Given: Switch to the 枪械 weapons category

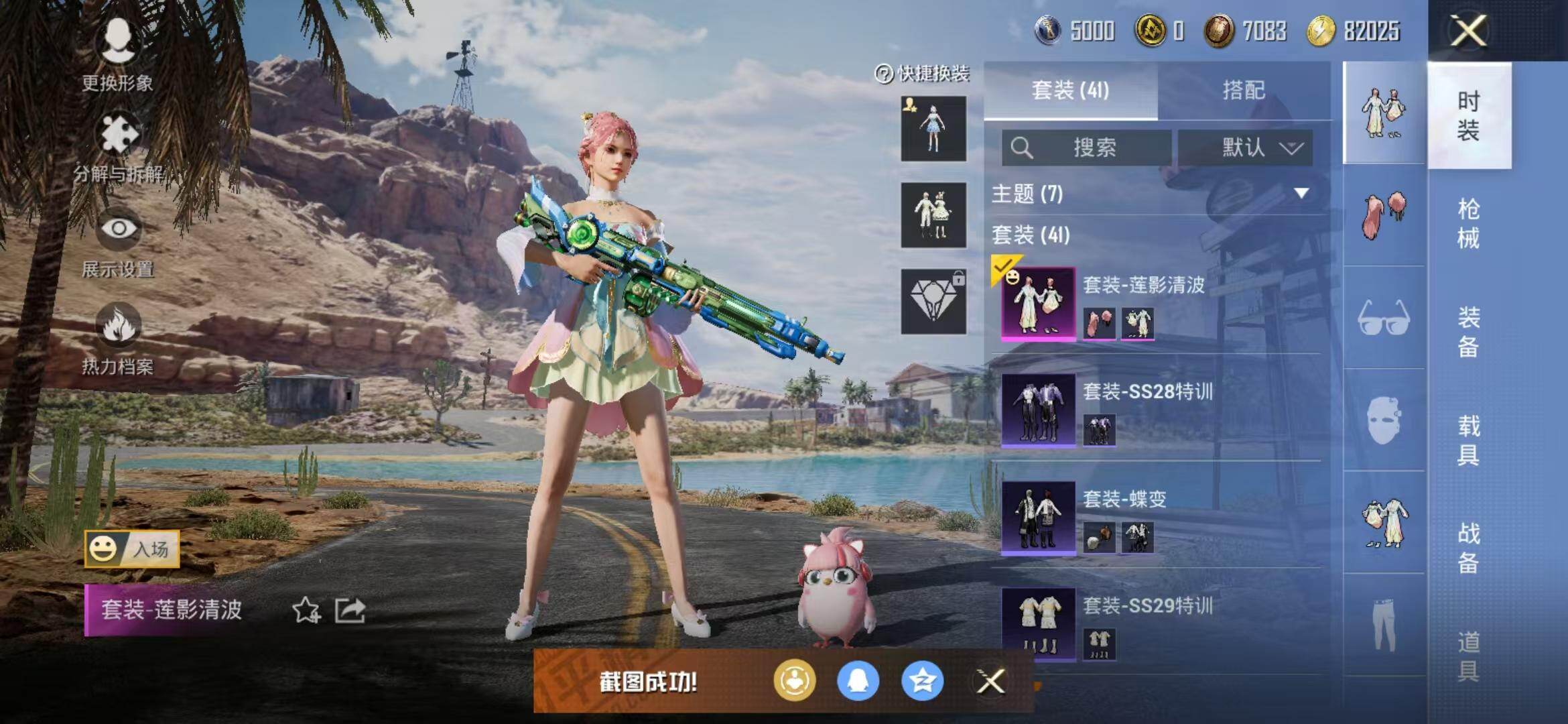Looking at the screenshot, I should pyautogui.click(x=1468, y=223).
